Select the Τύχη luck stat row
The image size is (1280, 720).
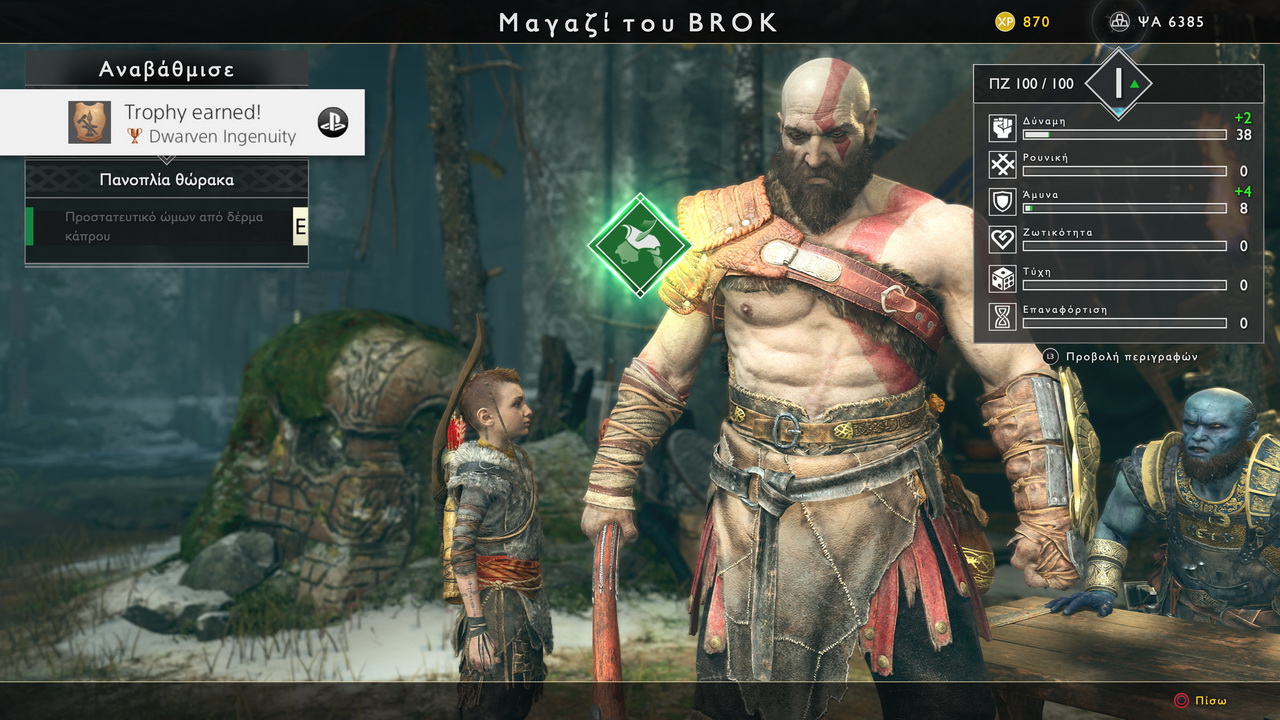(1118, 279)
